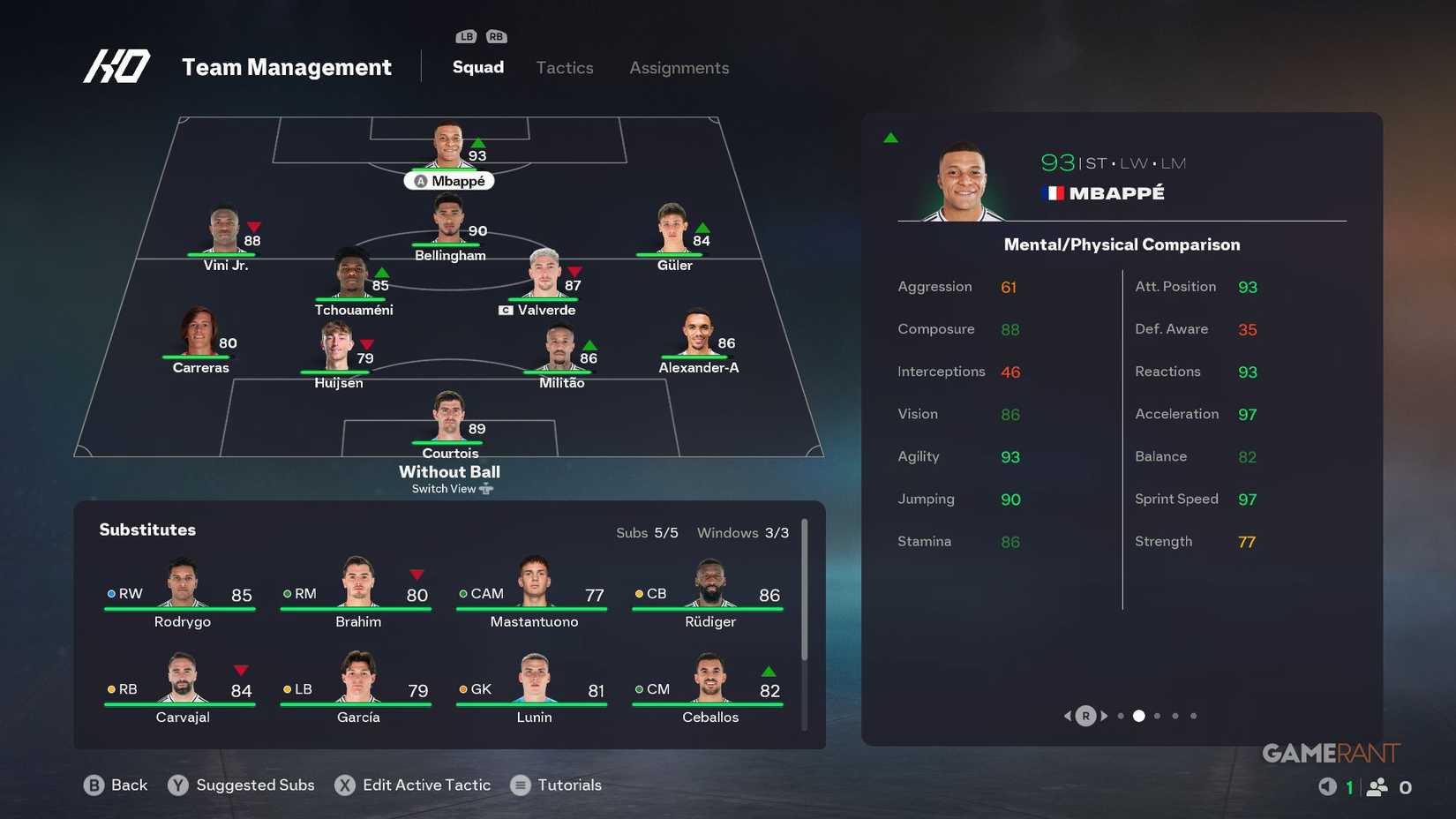Switch to the Tactics tab
Image resolution: width=1456 pixels, height=819 pixels.
(x=564, y=67)
